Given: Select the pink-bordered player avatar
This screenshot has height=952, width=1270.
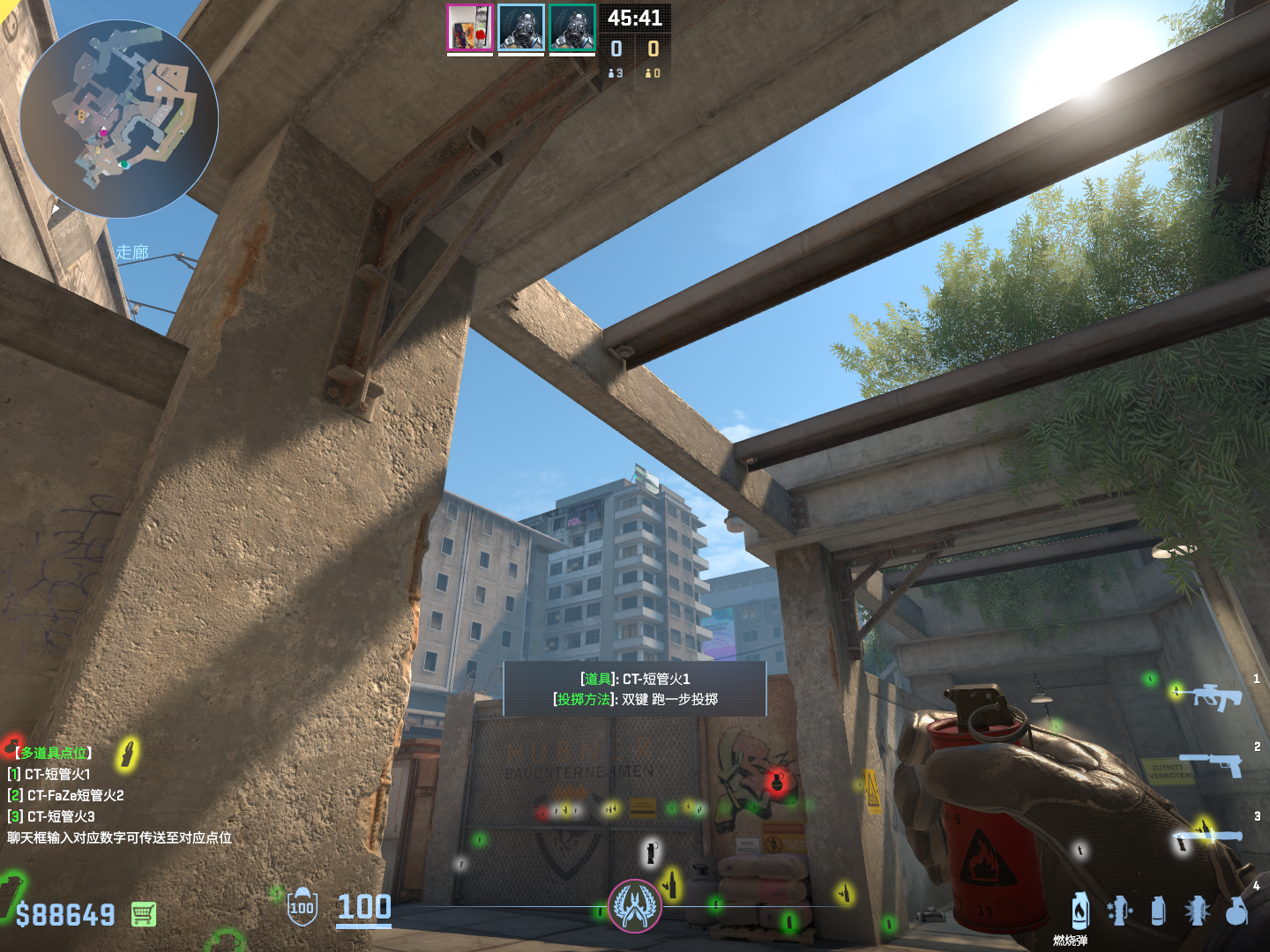Looking at the screenshot, I should point(469,28).
